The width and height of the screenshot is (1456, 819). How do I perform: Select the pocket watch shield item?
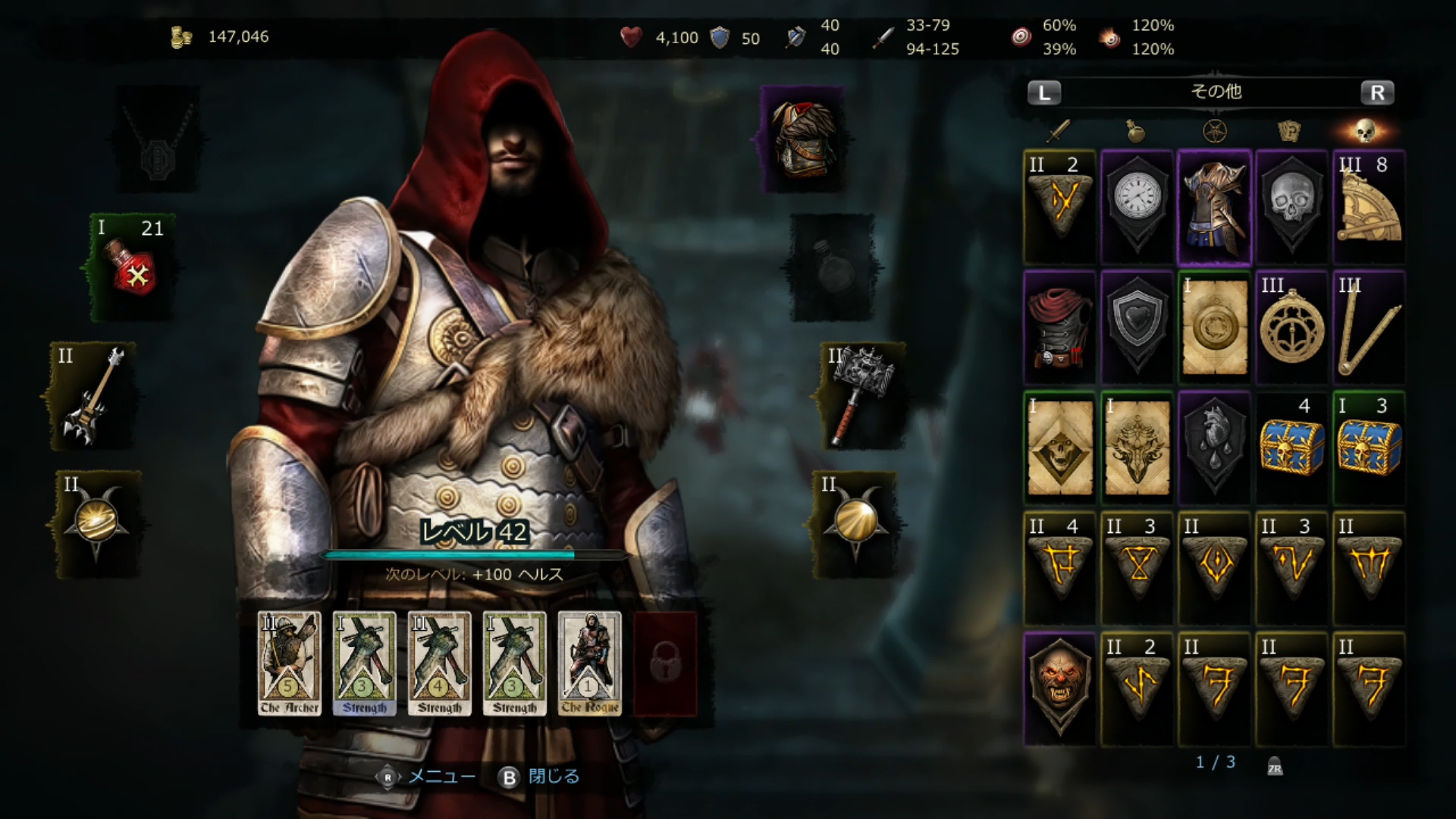coord(1137,203)
